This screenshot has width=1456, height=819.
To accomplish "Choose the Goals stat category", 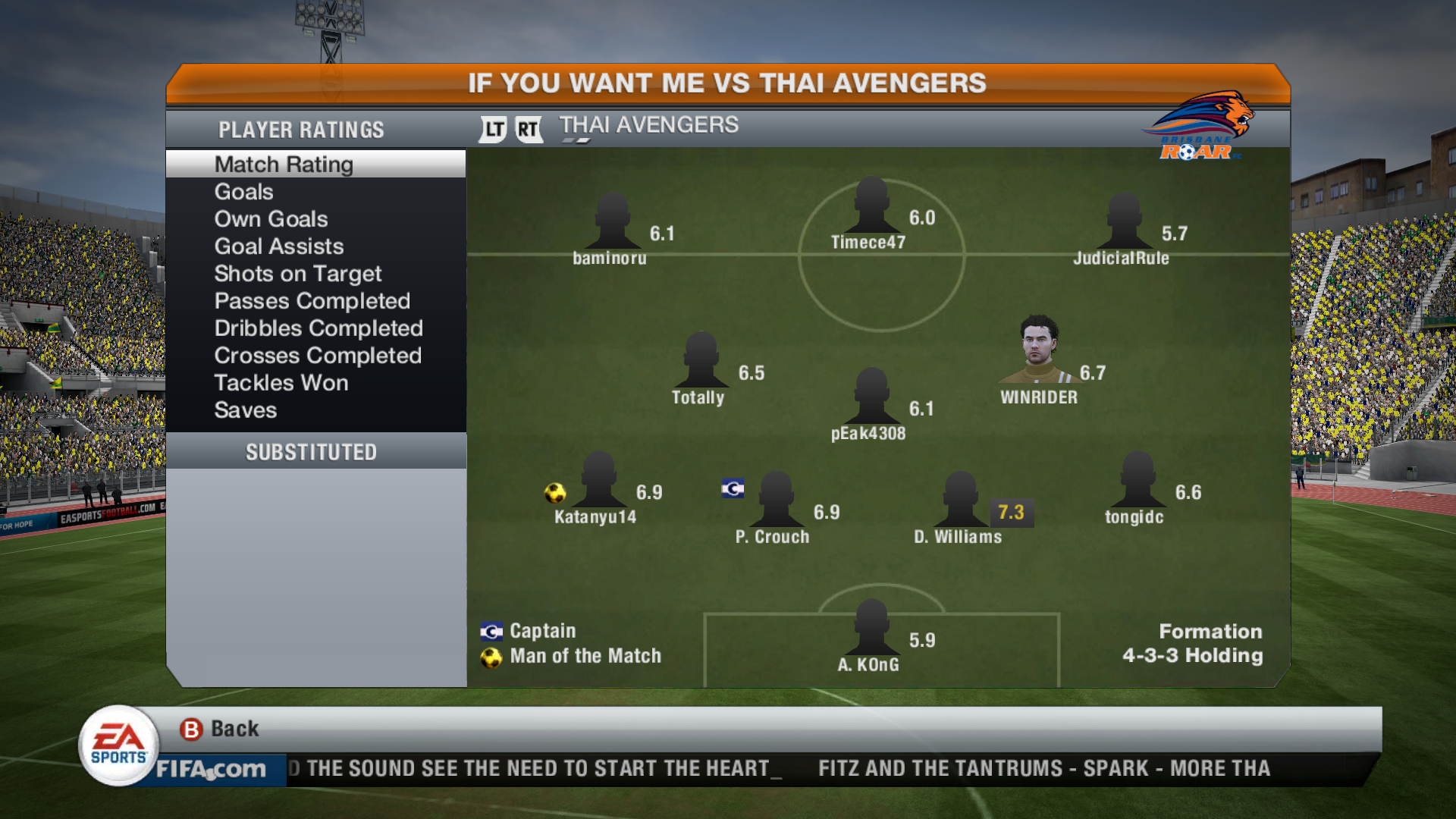I will coord(243,192).
